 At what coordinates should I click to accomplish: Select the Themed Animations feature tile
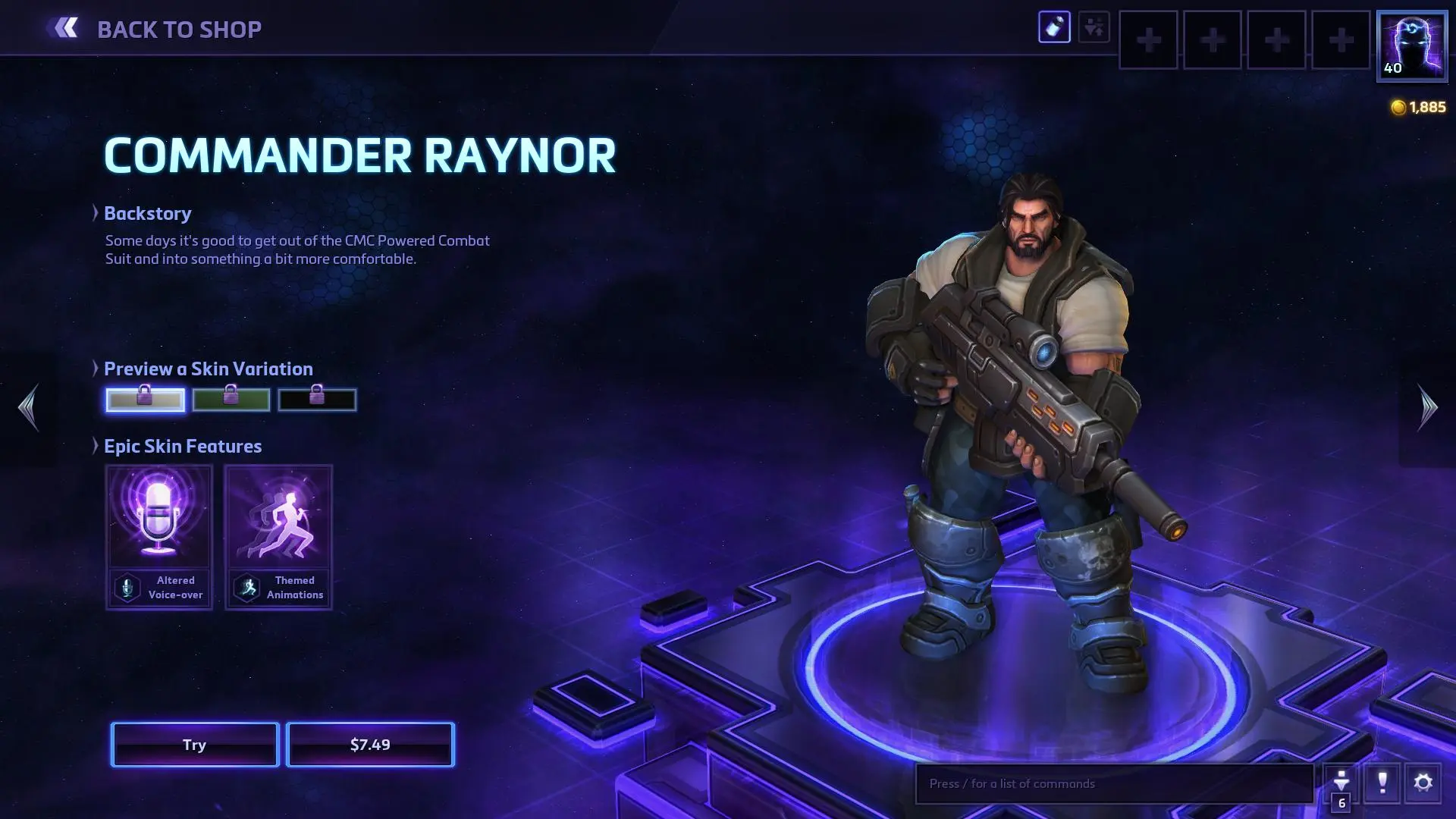tap(278, 537)
